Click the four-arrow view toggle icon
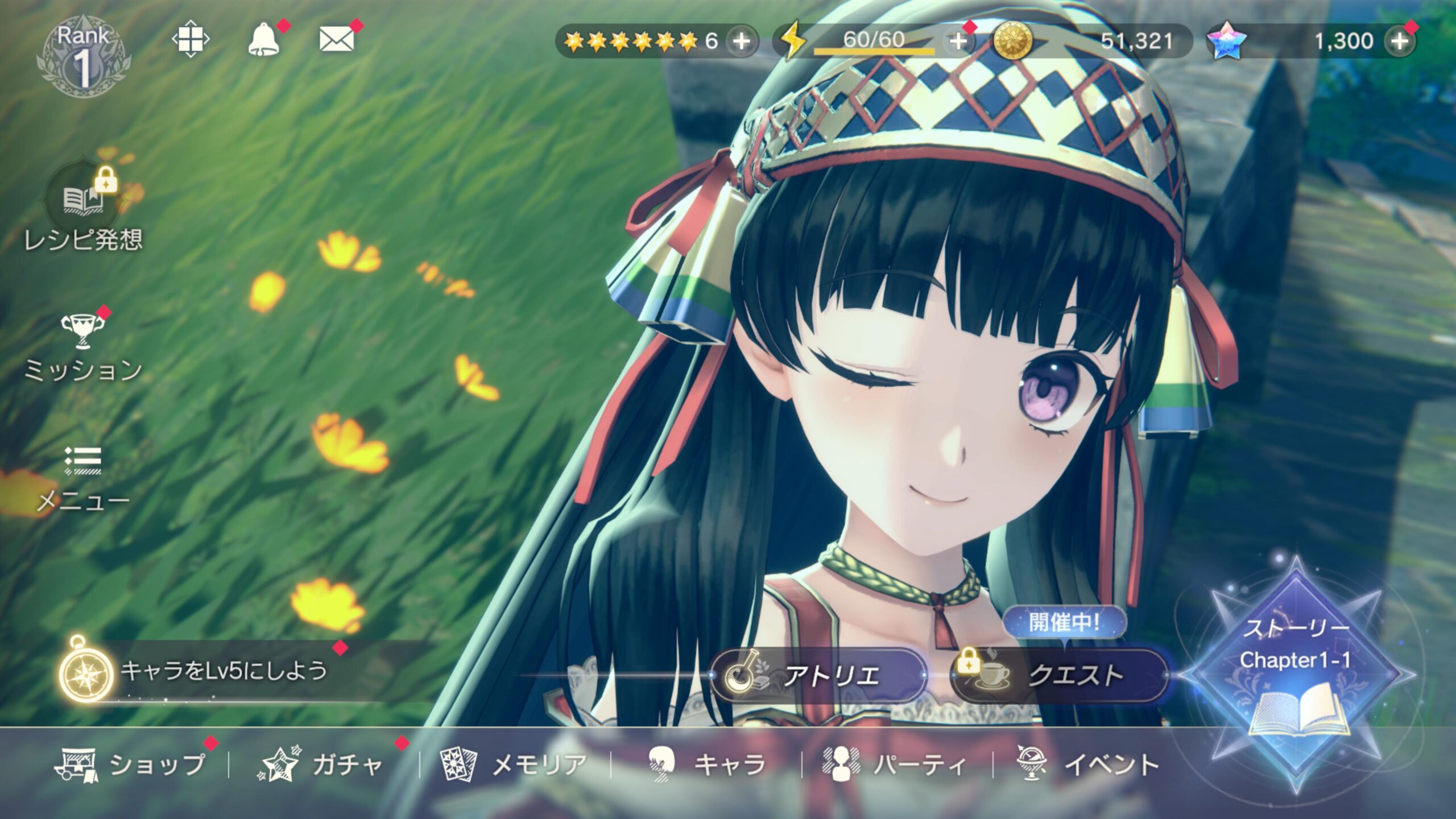Viewport: 1456px width, 819px height. 191,39
